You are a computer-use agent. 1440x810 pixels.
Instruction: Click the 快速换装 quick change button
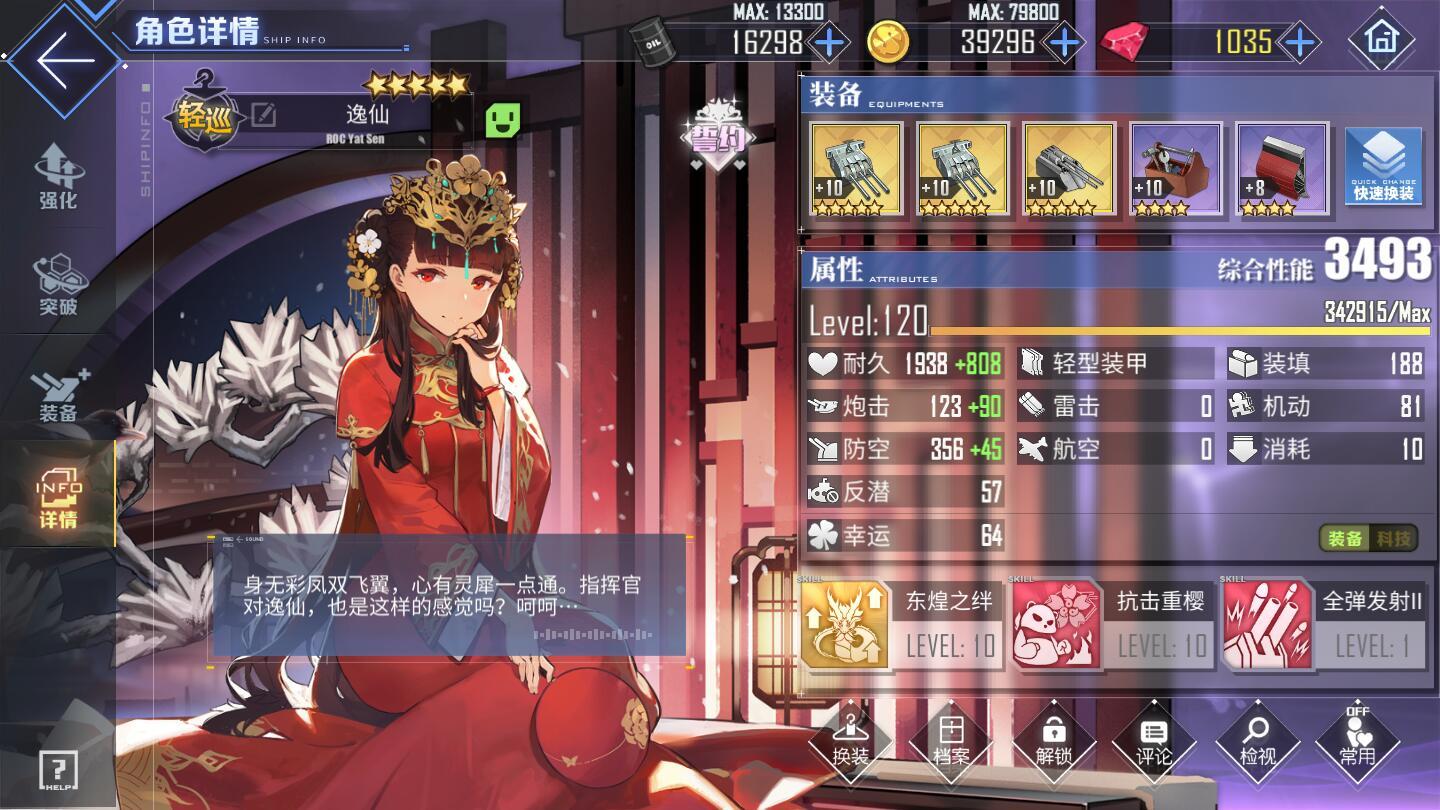click(1383, 167)
